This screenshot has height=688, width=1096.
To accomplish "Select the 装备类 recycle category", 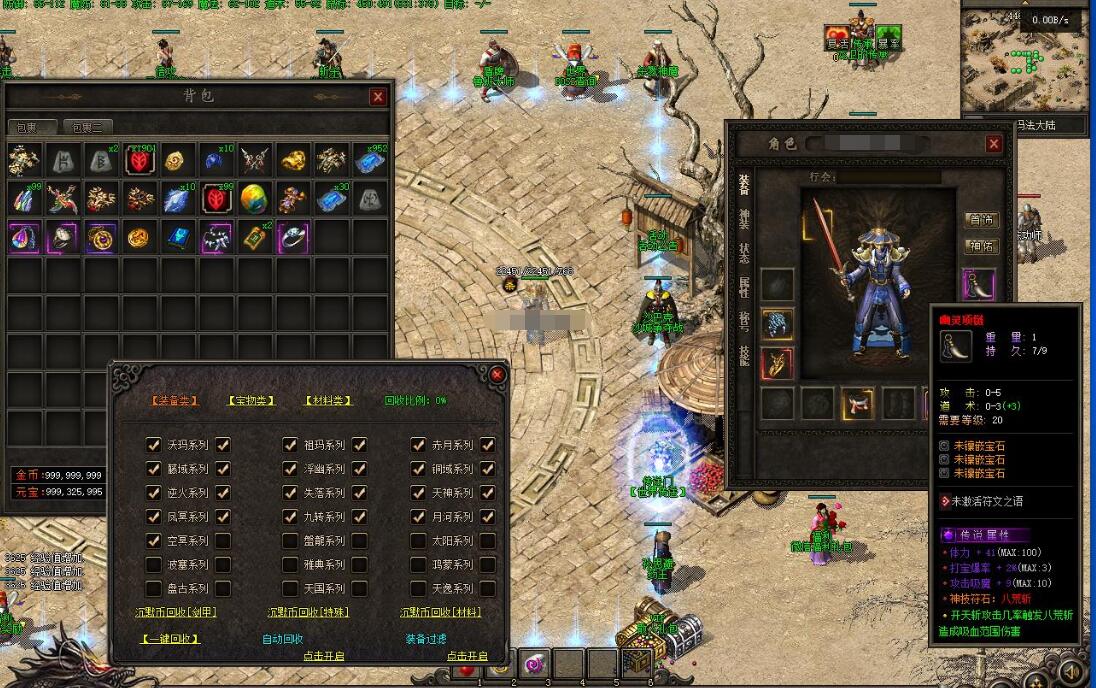I will (x=174, y=400).
